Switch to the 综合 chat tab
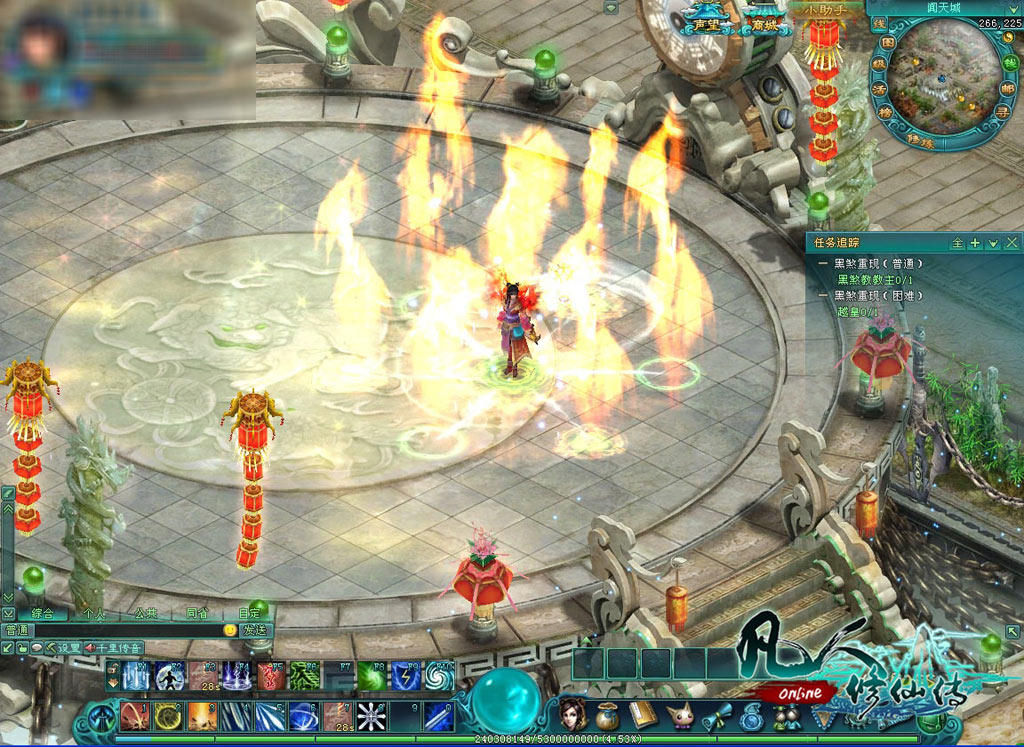 pyautogui.click(x=42, y=613)
